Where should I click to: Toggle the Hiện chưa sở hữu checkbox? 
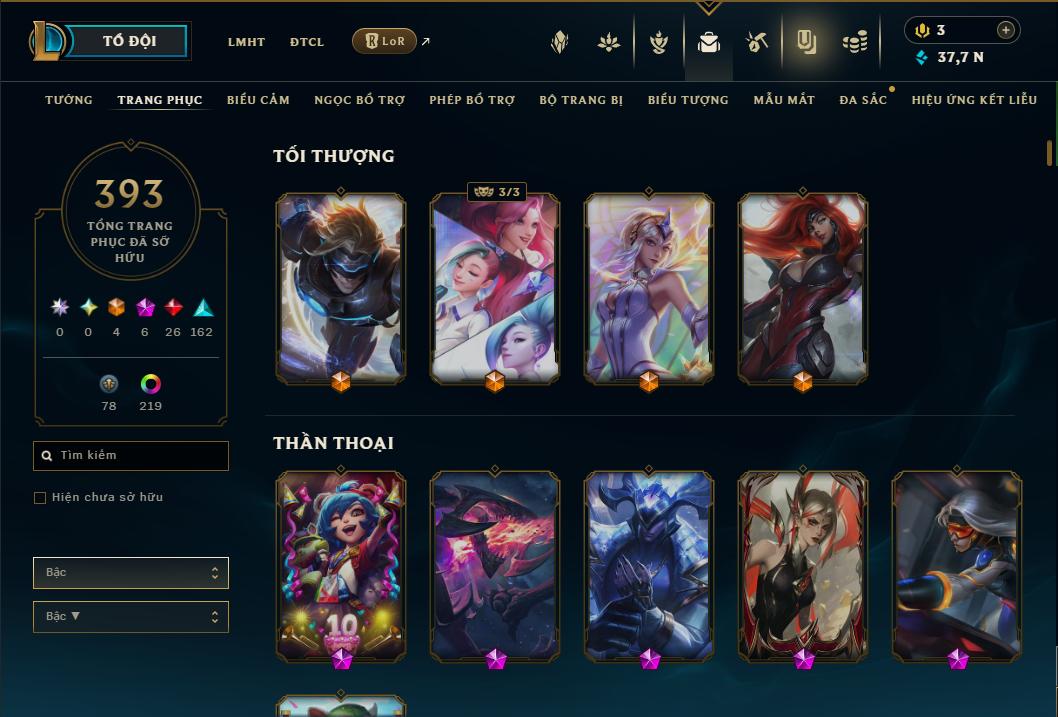click(40, 498)
